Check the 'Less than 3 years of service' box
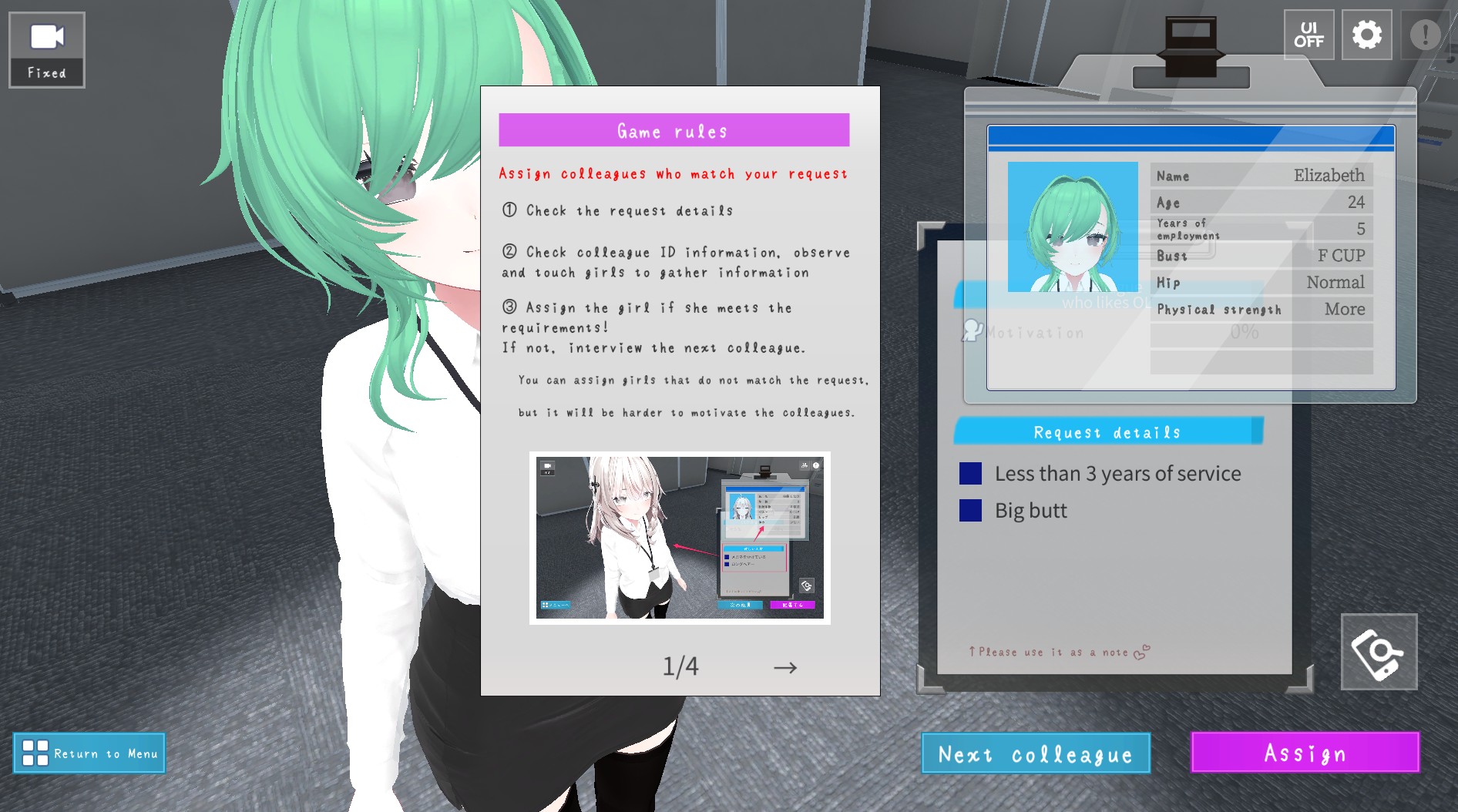 969,473
